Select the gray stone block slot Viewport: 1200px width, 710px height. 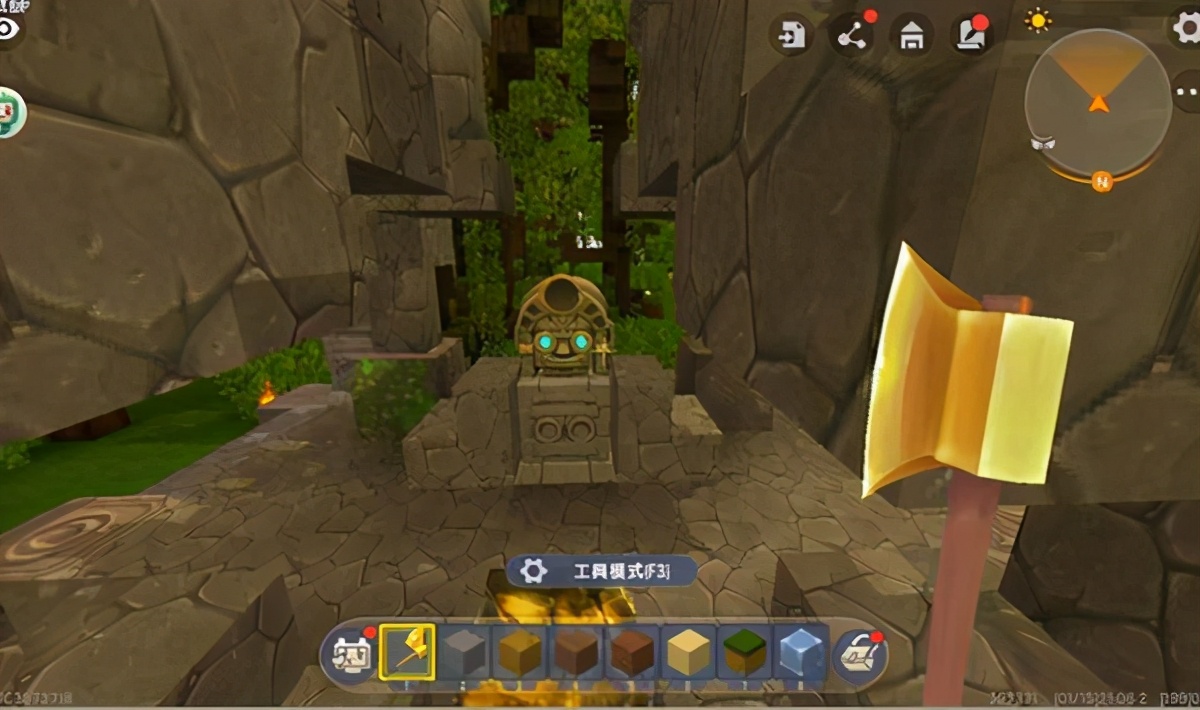[x=464, y=653]
